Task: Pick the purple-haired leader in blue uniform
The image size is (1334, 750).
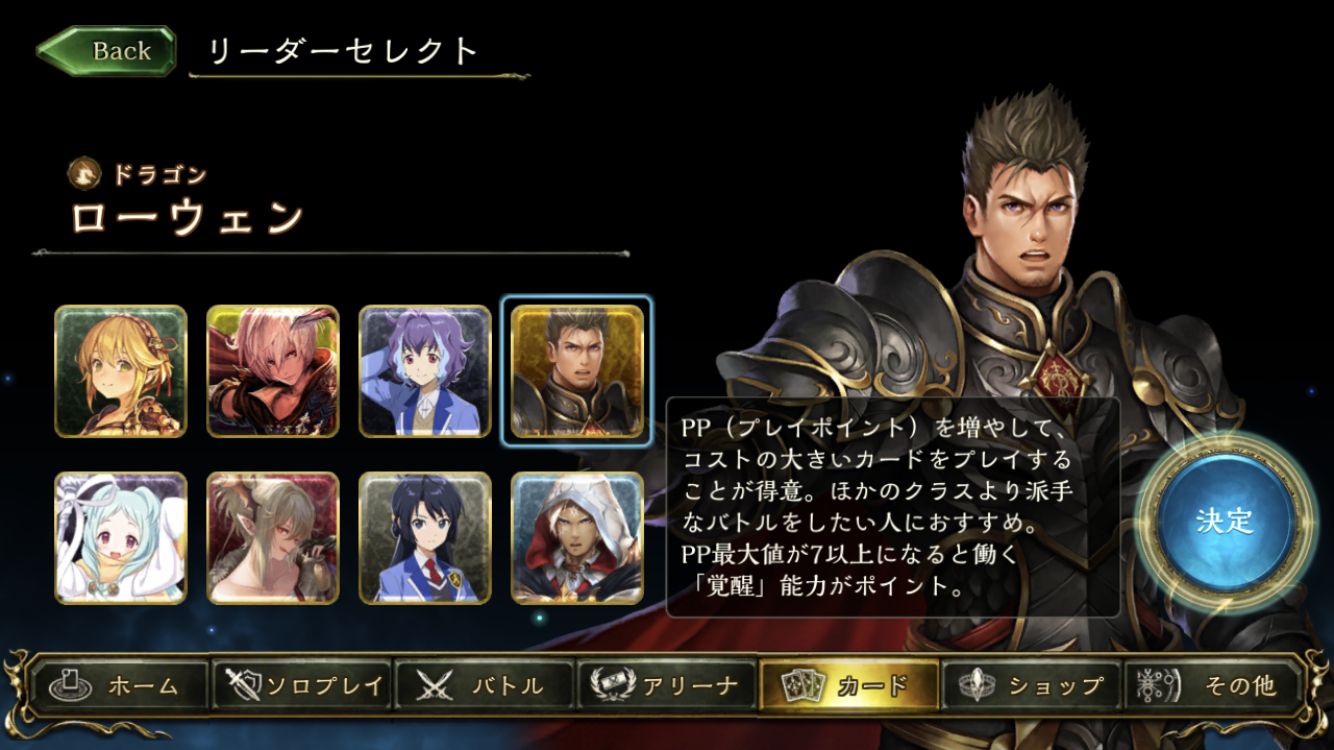Action: coord(425,371)
